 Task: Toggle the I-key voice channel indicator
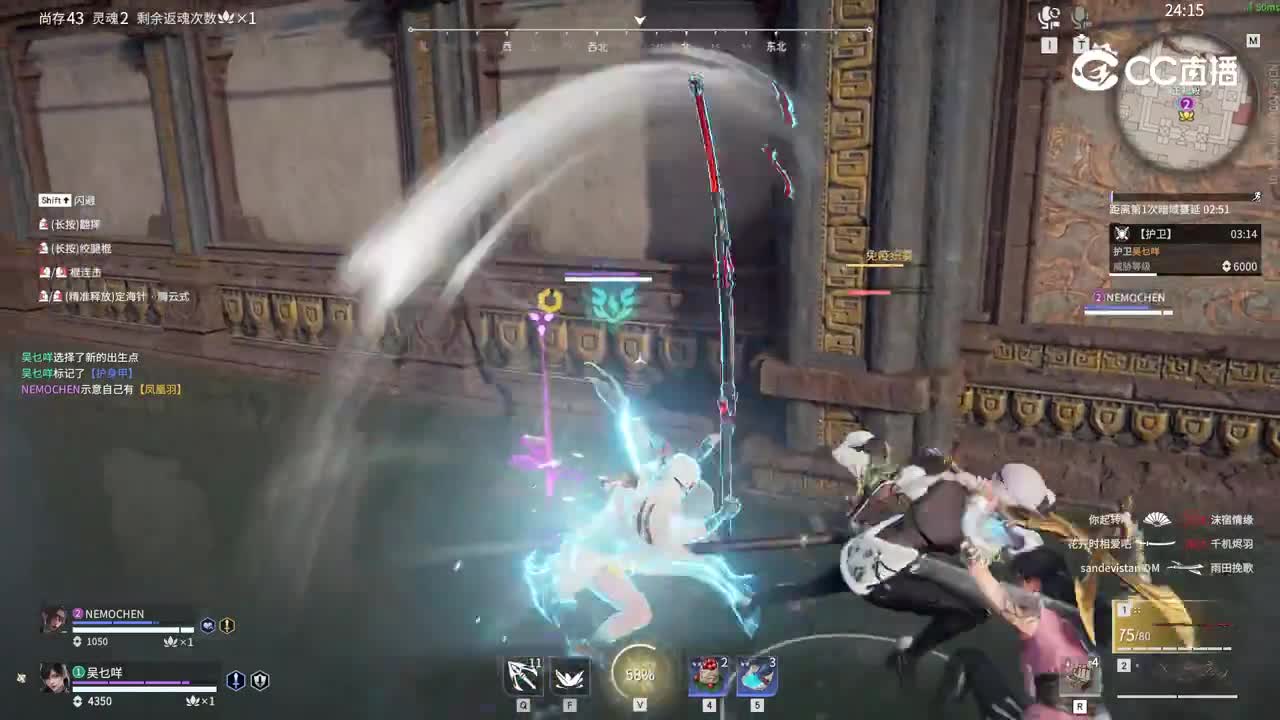tap(1048, 44)
